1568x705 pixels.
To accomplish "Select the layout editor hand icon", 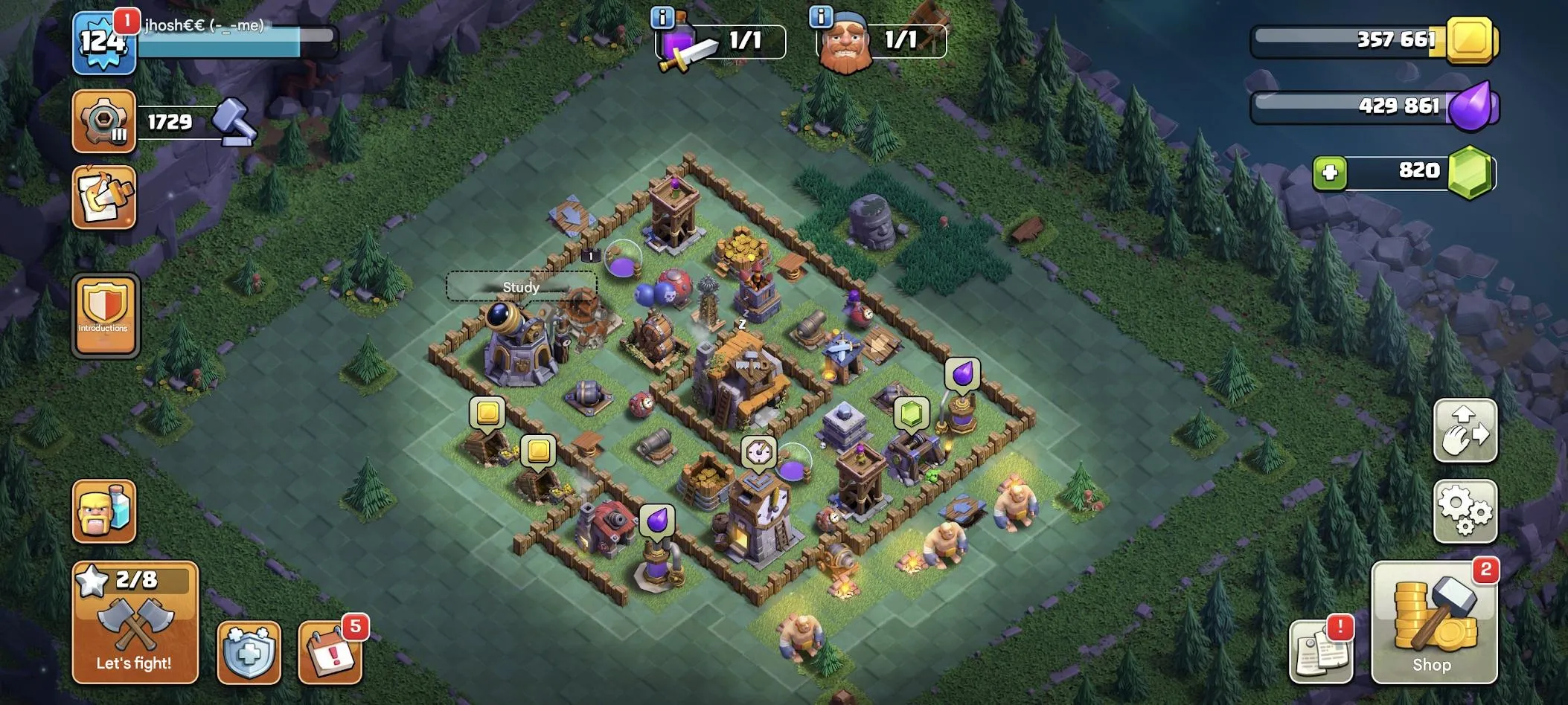I will click(1465, 431).
